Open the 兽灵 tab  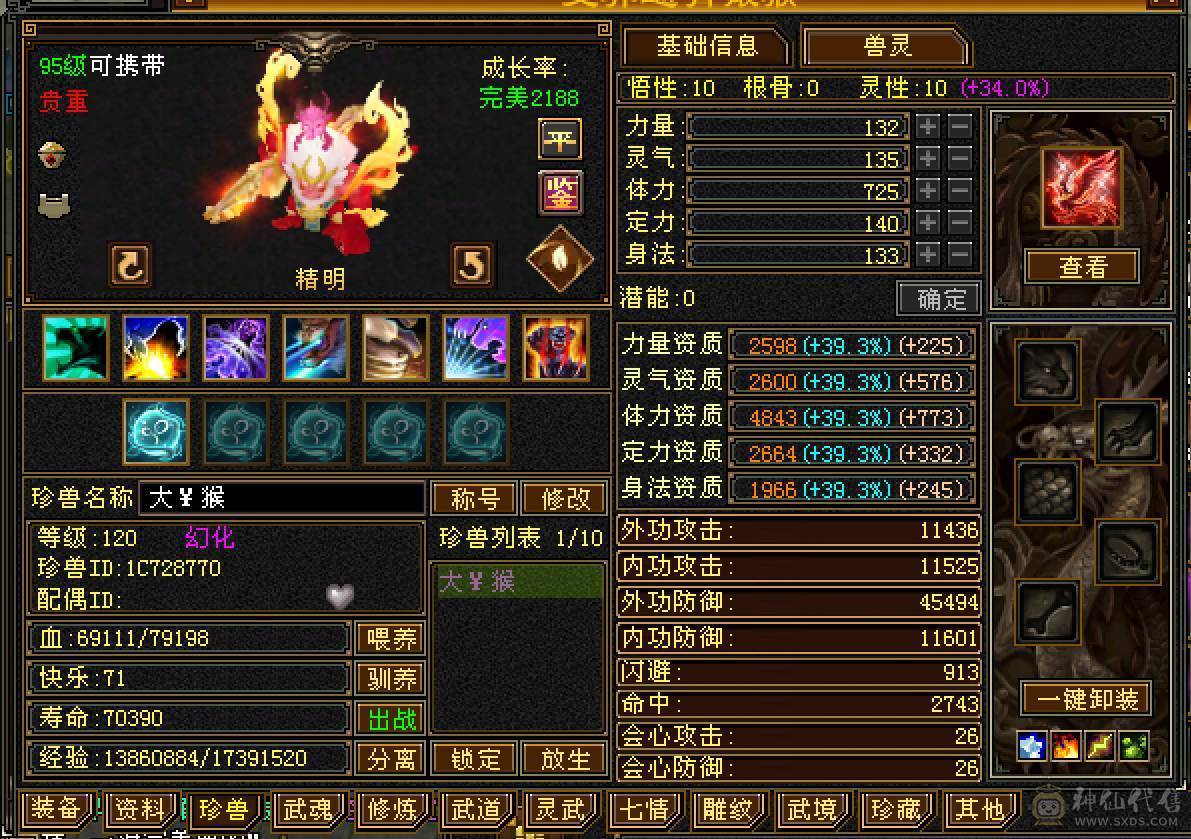tap(886, 46)
